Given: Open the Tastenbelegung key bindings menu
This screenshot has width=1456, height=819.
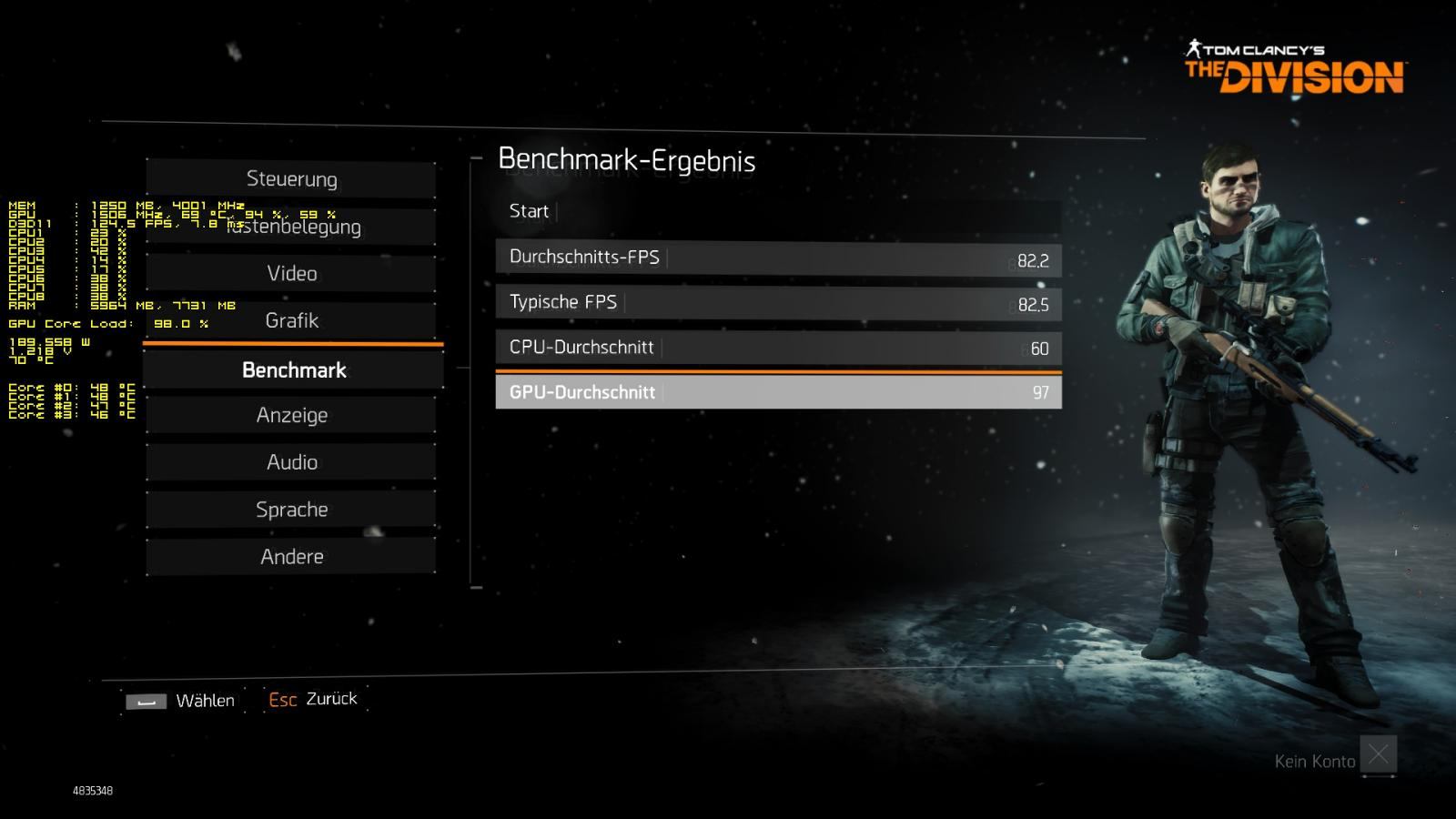Looking at the screenshot, I should point(291,227).
